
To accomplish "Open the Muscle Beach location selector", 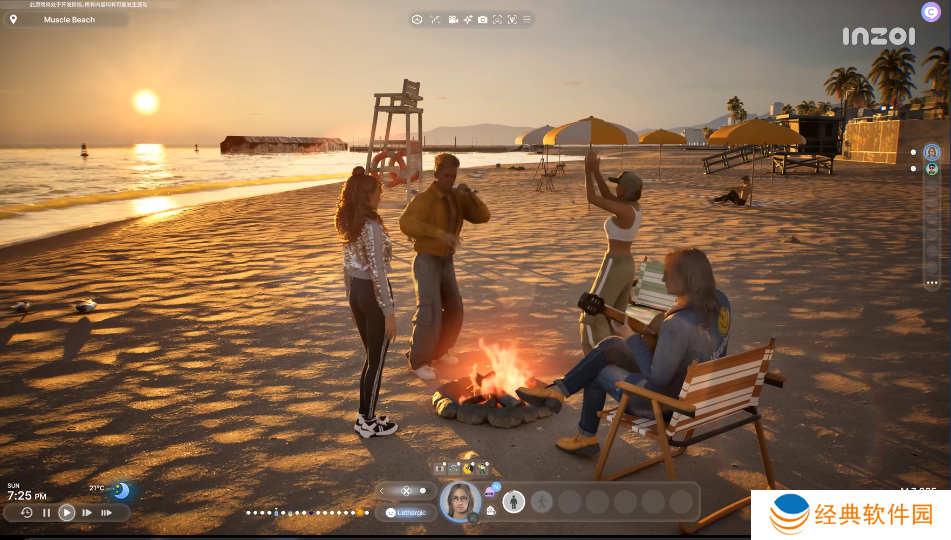I will pyautogui.click(x=66, y=19).
